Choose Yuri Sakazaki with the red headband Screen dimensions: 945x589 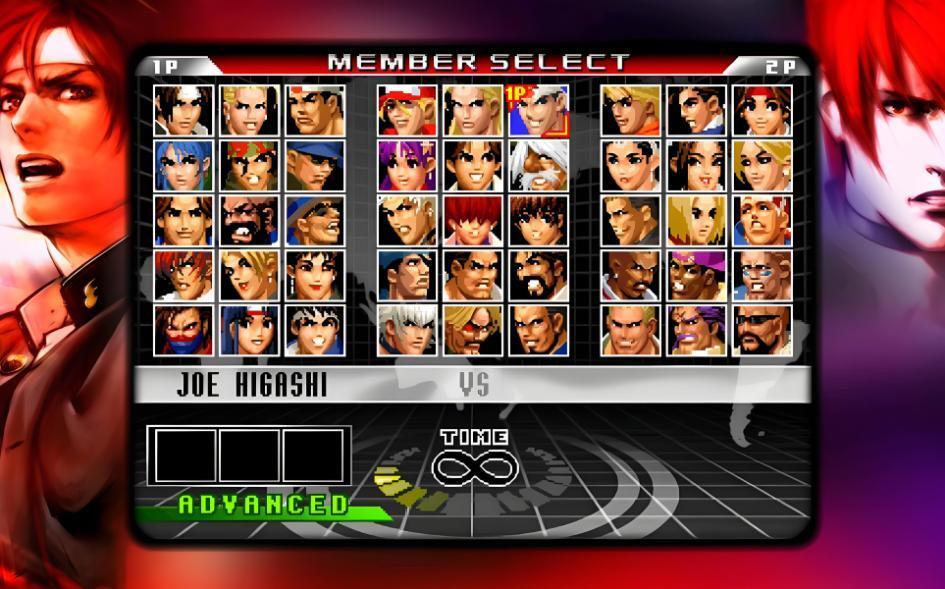[x=762, y=110]
